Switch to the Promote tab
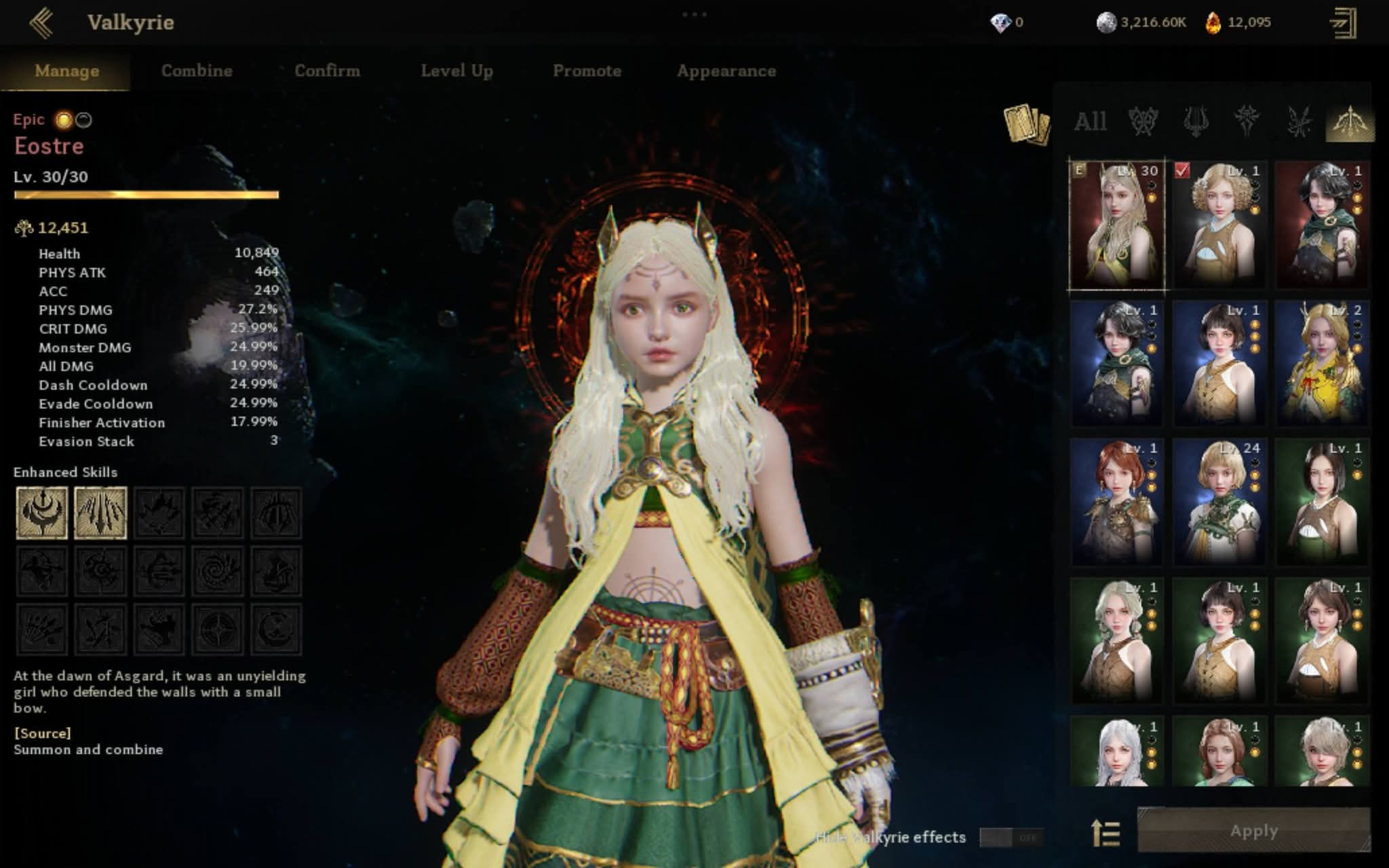Screen dimensions: 1389x868 pyautogui.click(x=587, y=71)
